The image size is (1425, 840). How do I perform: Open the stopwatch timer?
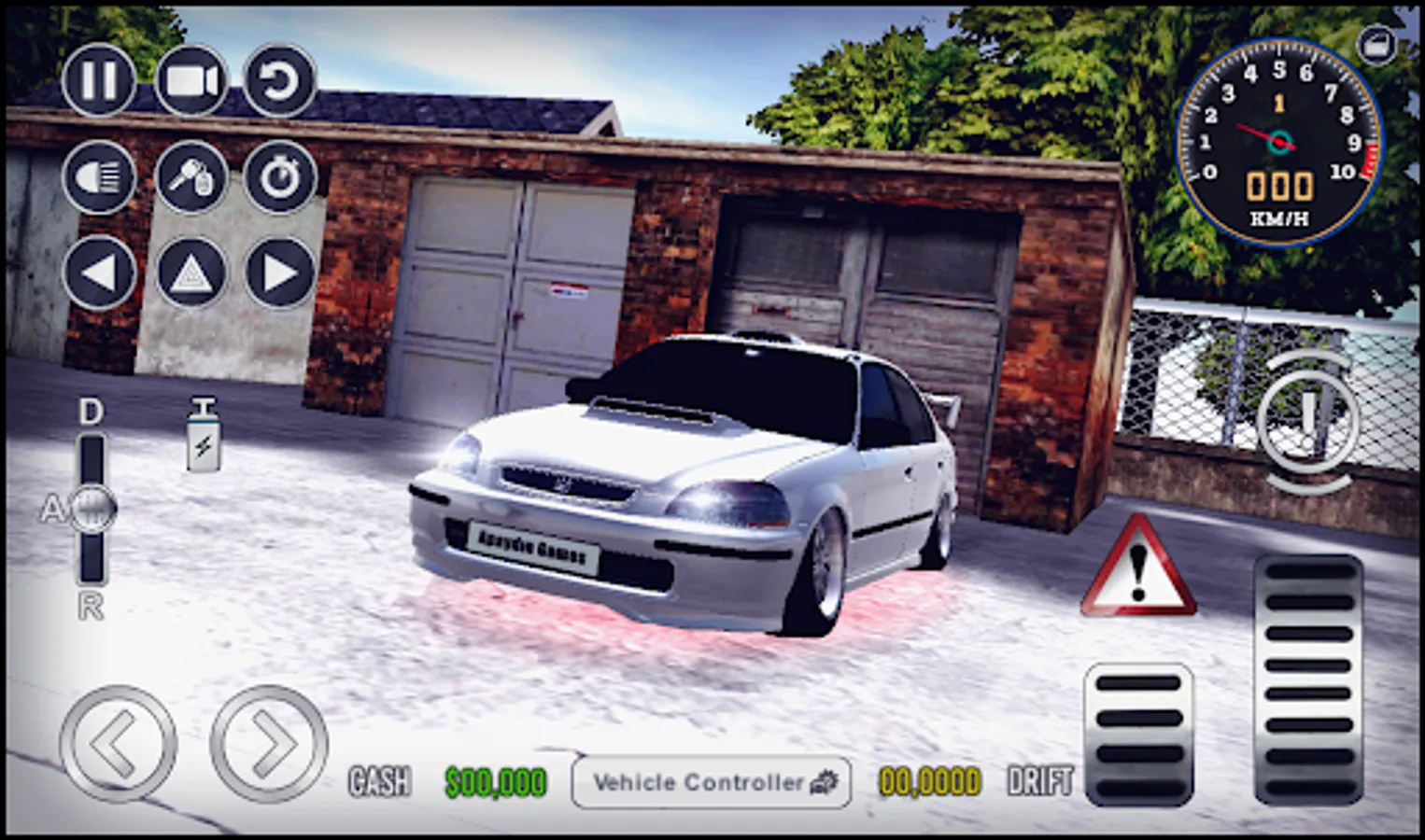click(x=280, y=178)
